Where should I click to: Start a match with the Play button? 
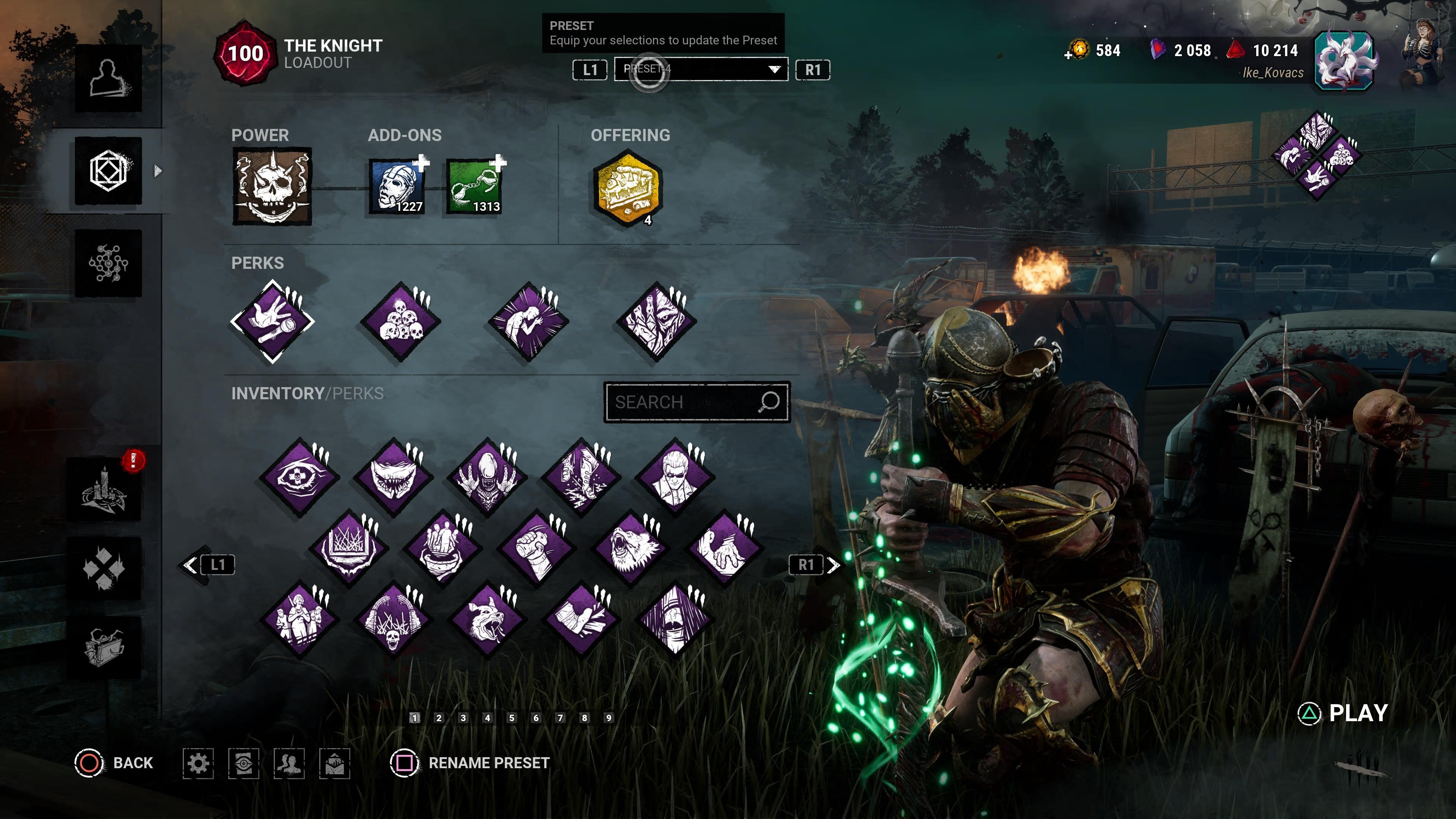pyautogui.click(x=1345, y=713)
